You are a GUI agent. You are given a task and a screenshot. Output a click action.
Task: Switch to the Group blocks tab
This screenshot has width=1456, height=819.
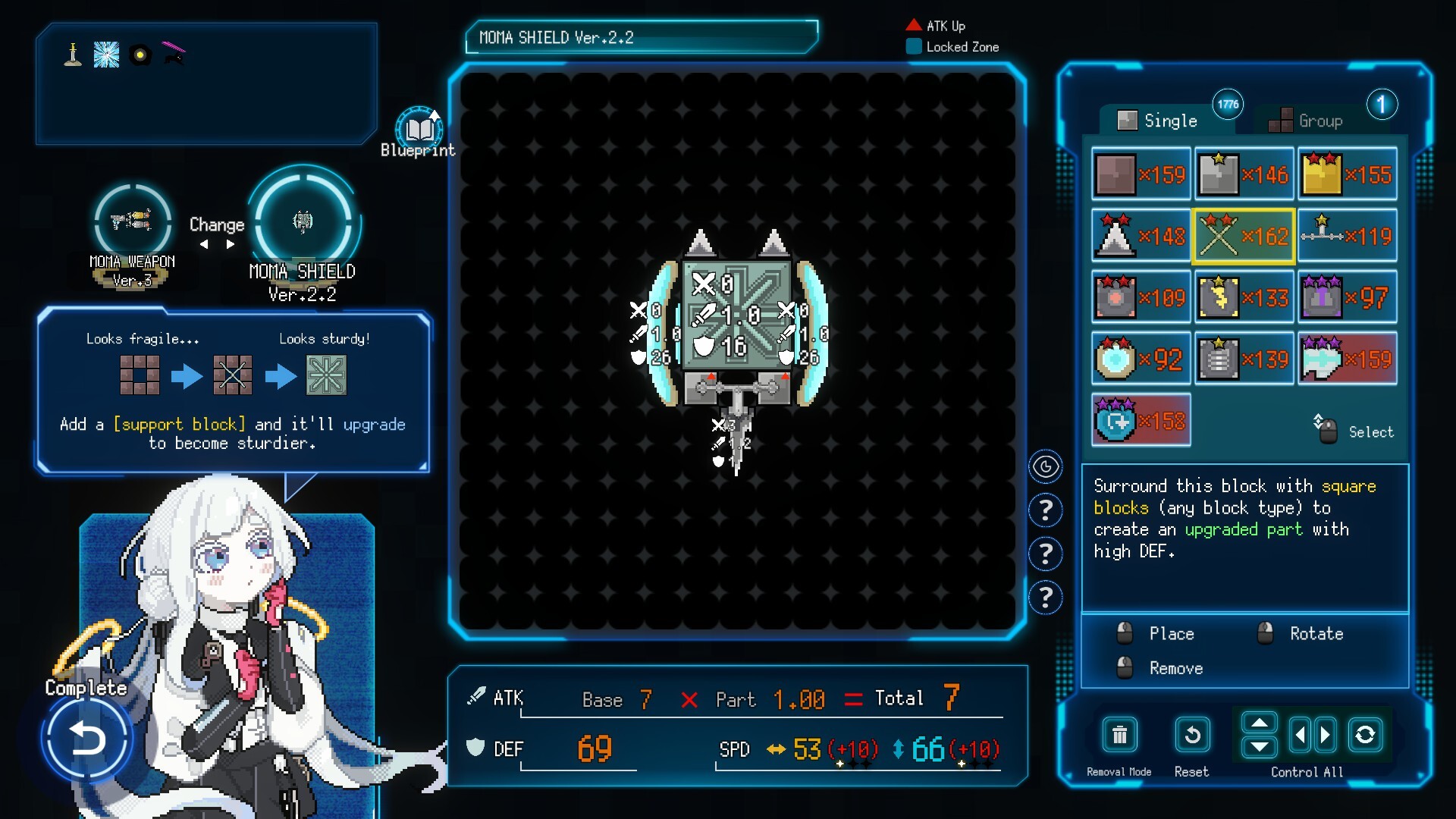tap(1307, 121)
